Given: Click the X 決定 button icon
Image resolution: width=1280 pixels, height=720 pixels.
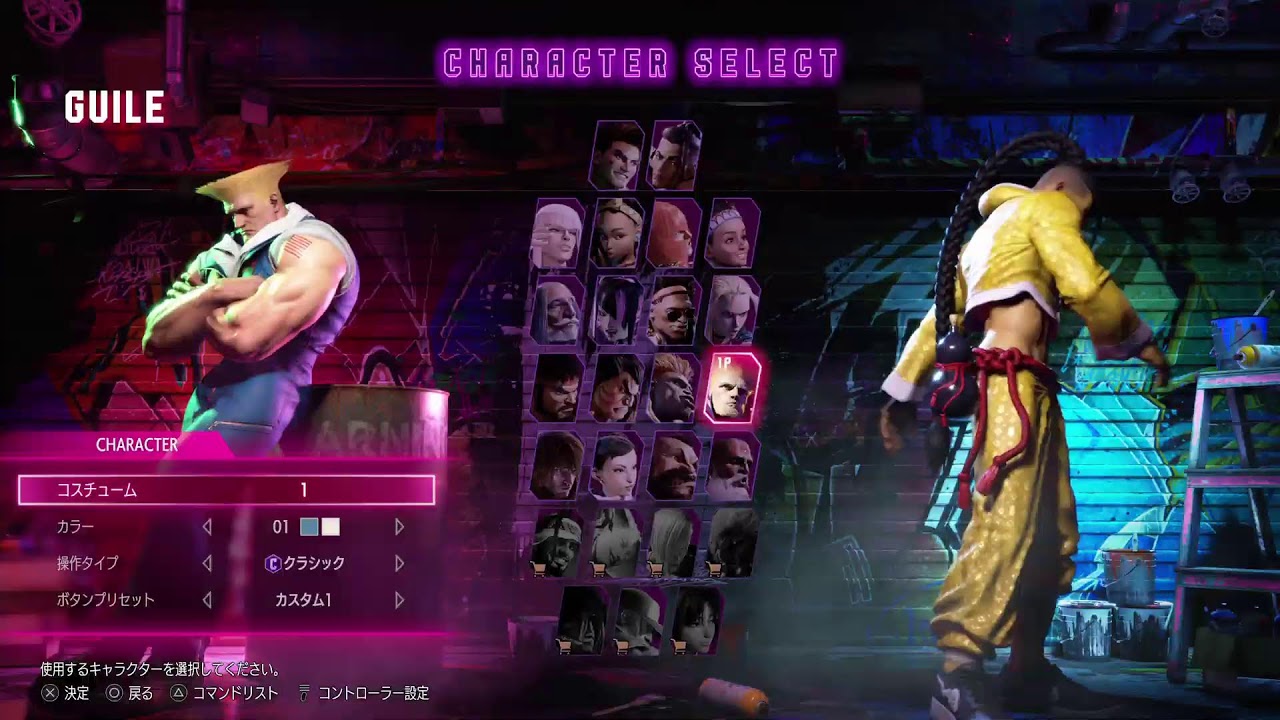Looking at the screenshot, I should tap(49, 692).
